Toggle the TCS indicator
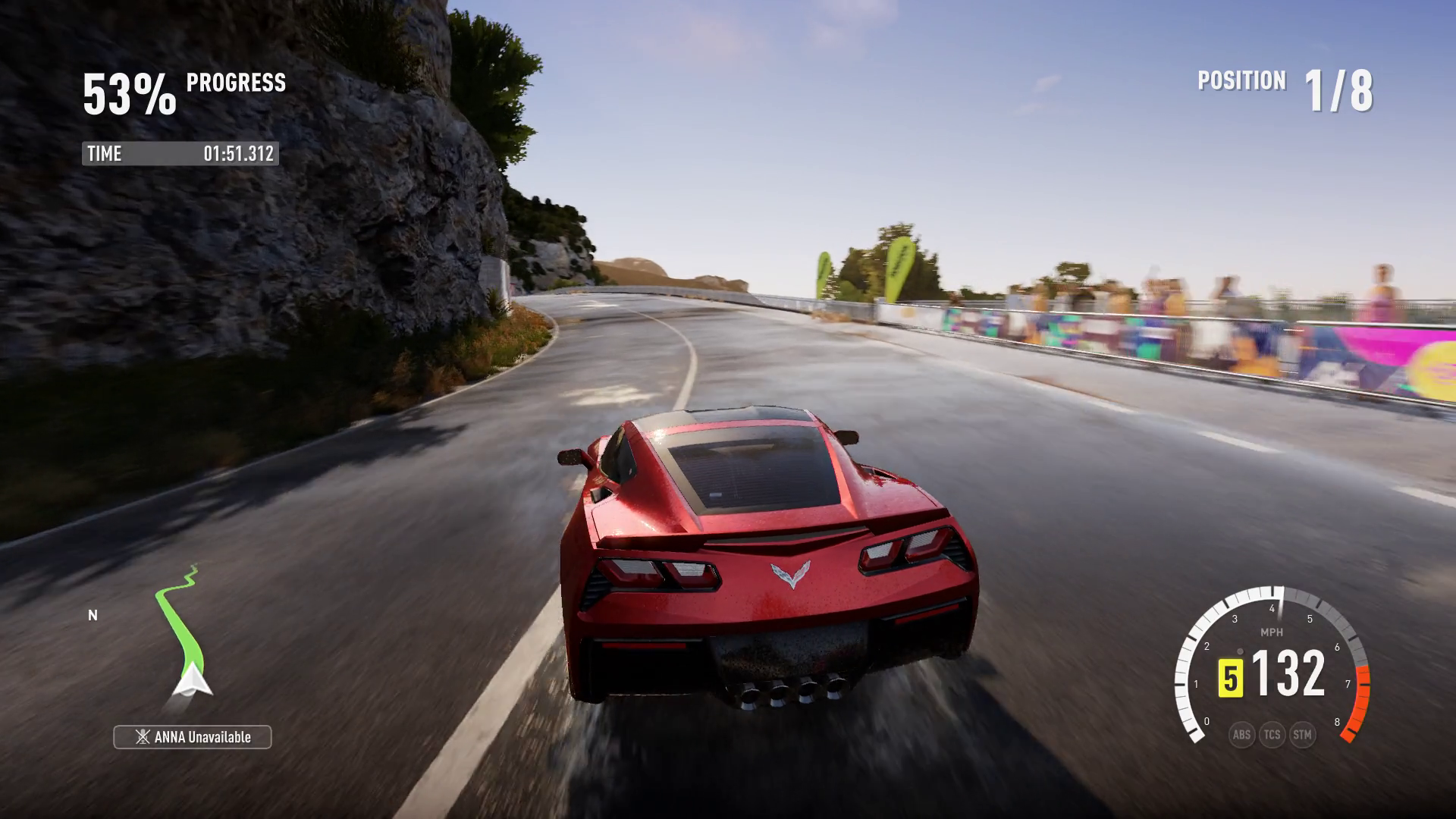Image resolution: width=1456 pixels, height=819 pixels. (x=1272, y=734)
